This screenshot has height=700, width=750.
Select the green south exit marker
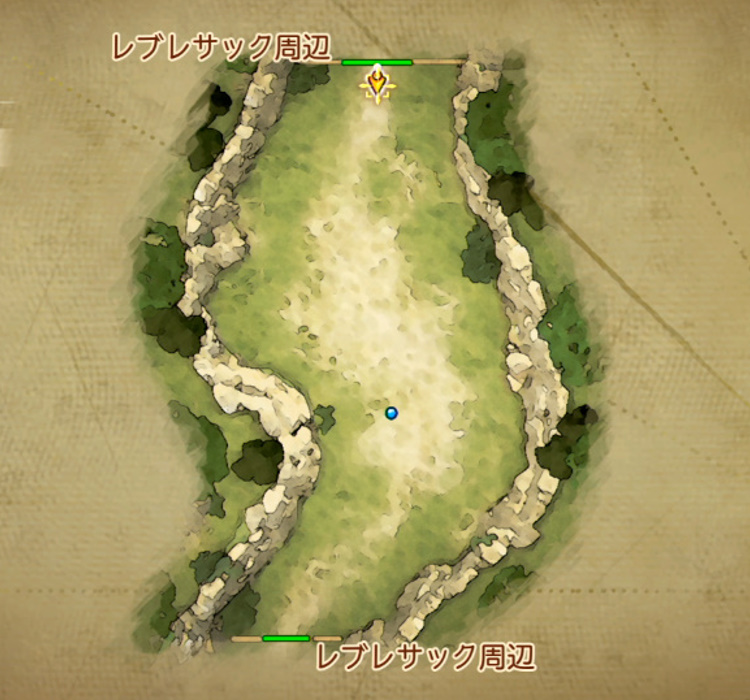click(286, 638)
